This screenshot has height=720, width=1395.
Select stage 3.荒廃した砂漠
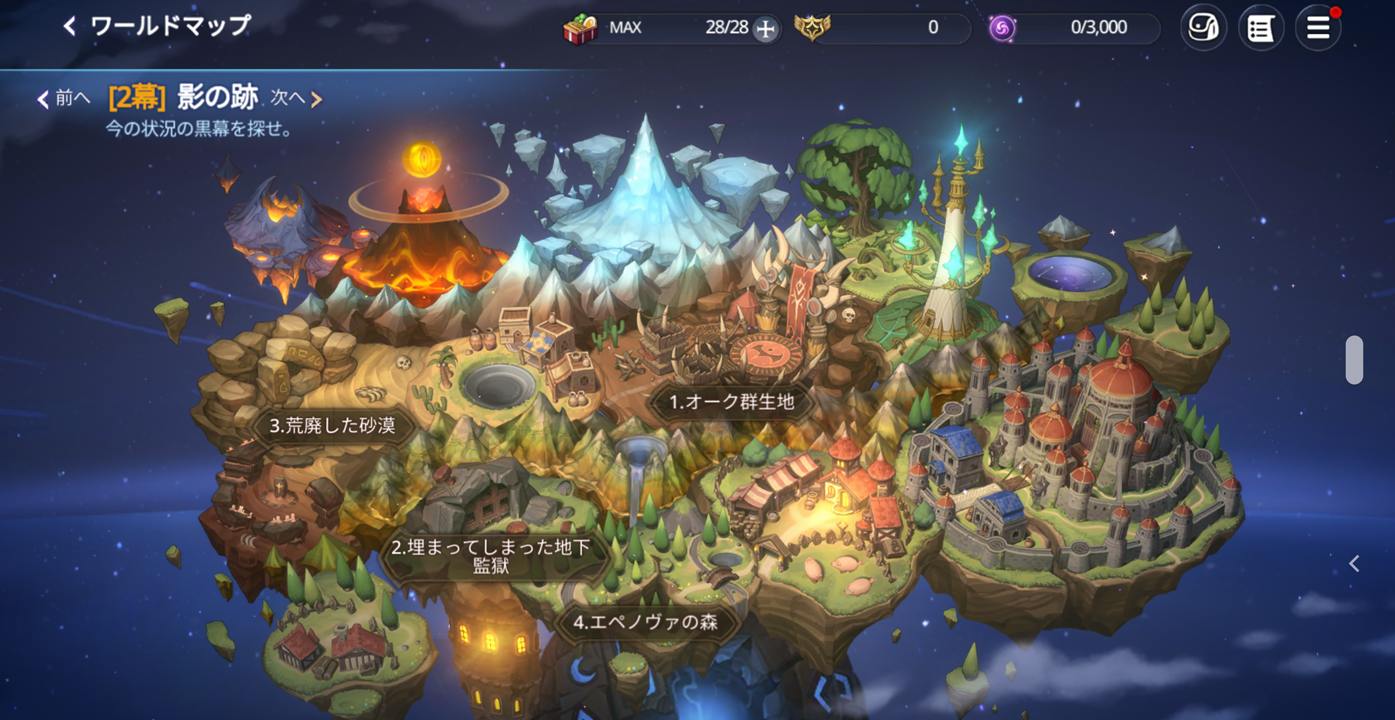[333, 425]
